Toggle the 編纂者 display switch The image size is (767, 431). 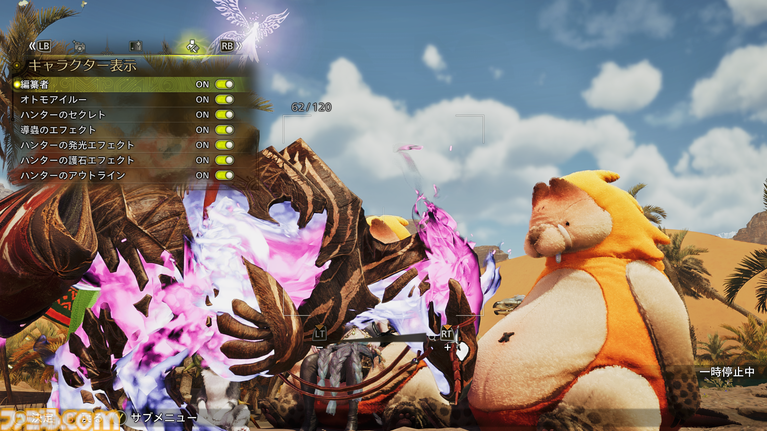coord(223,85)
